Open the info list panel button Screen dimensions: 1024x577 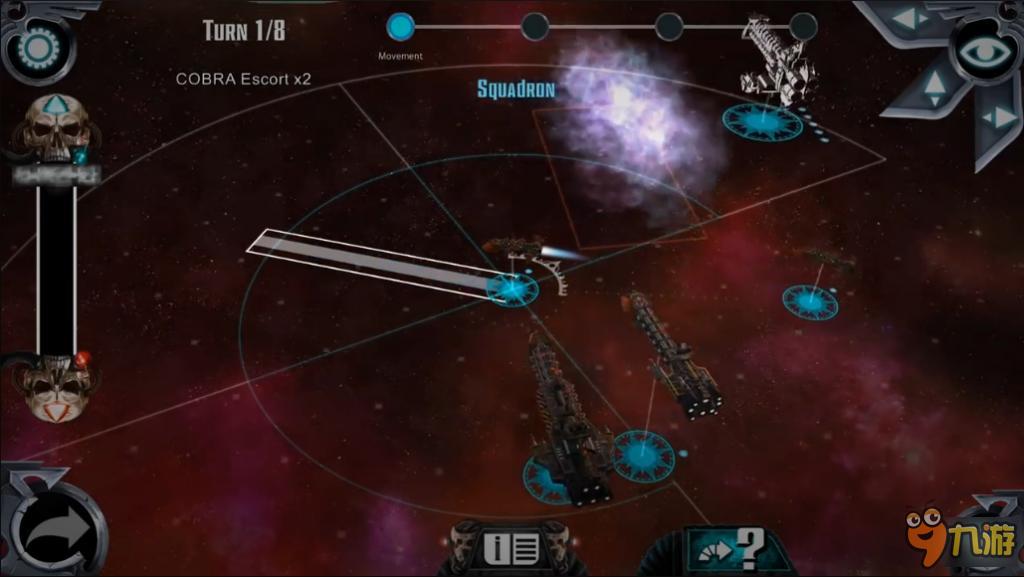[510, 548]
